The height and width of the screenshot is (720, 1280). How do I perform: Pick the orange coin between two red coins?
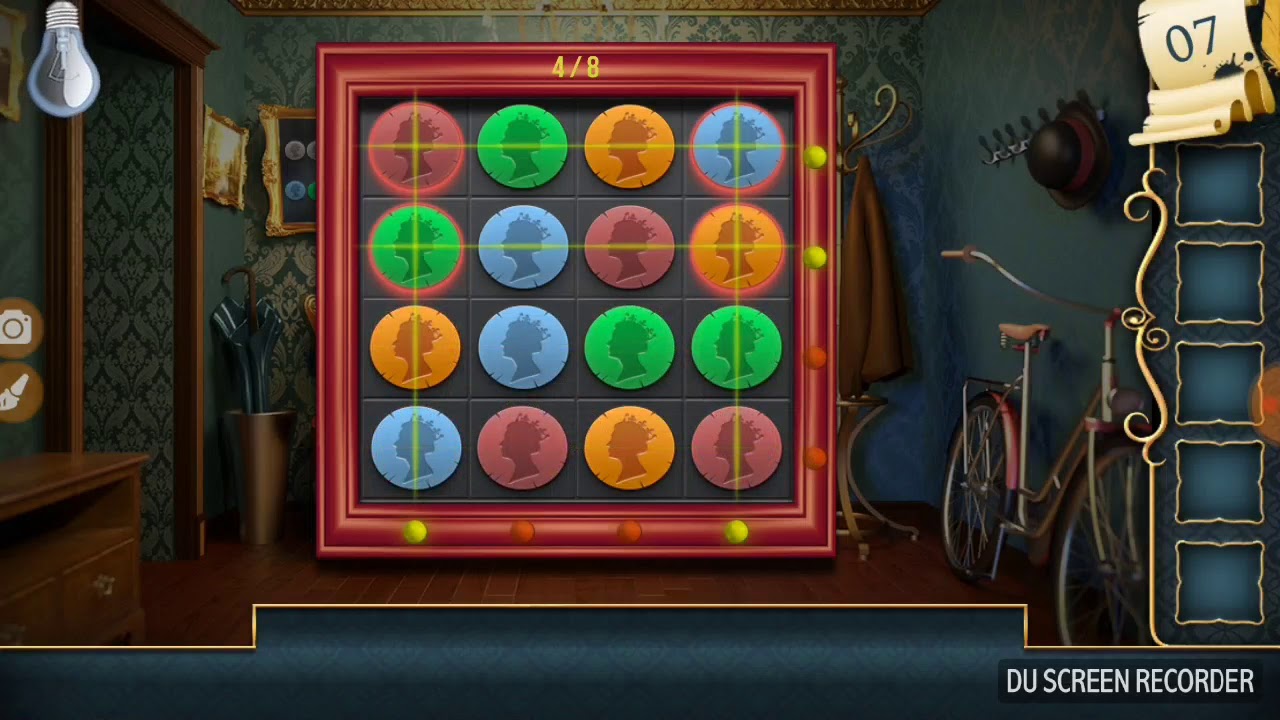tap(629, 448)
